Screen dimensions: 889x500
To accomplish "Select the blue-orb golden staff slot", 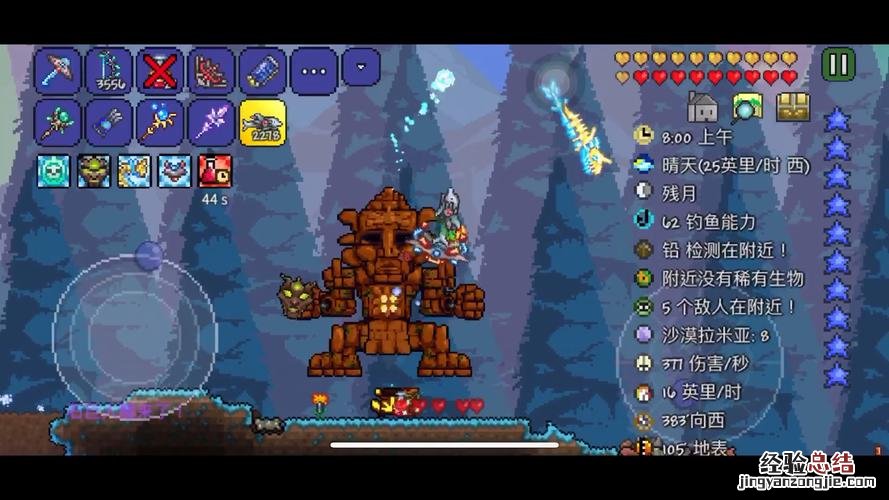I will [x=160, y=123].
